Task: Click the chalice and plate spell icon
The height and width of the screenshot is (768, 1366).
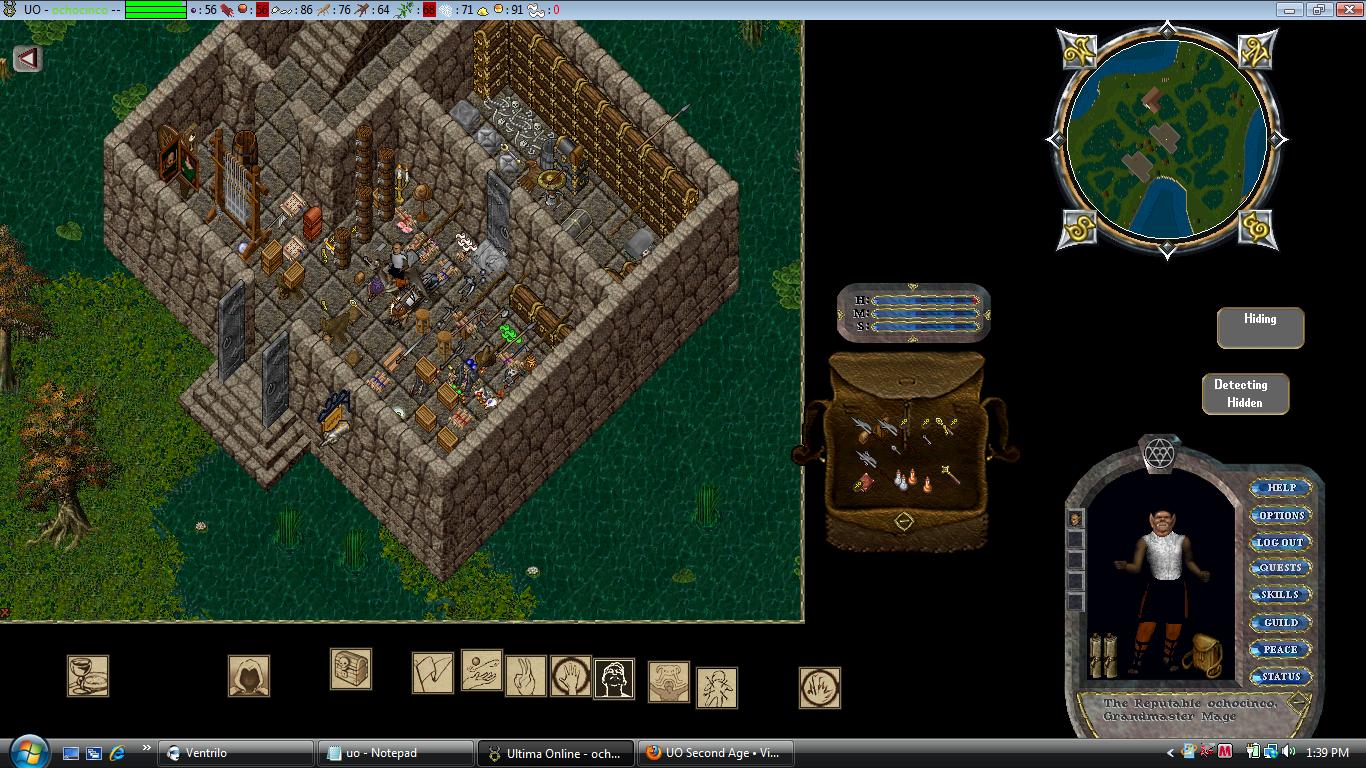Action: click(88, 676)
